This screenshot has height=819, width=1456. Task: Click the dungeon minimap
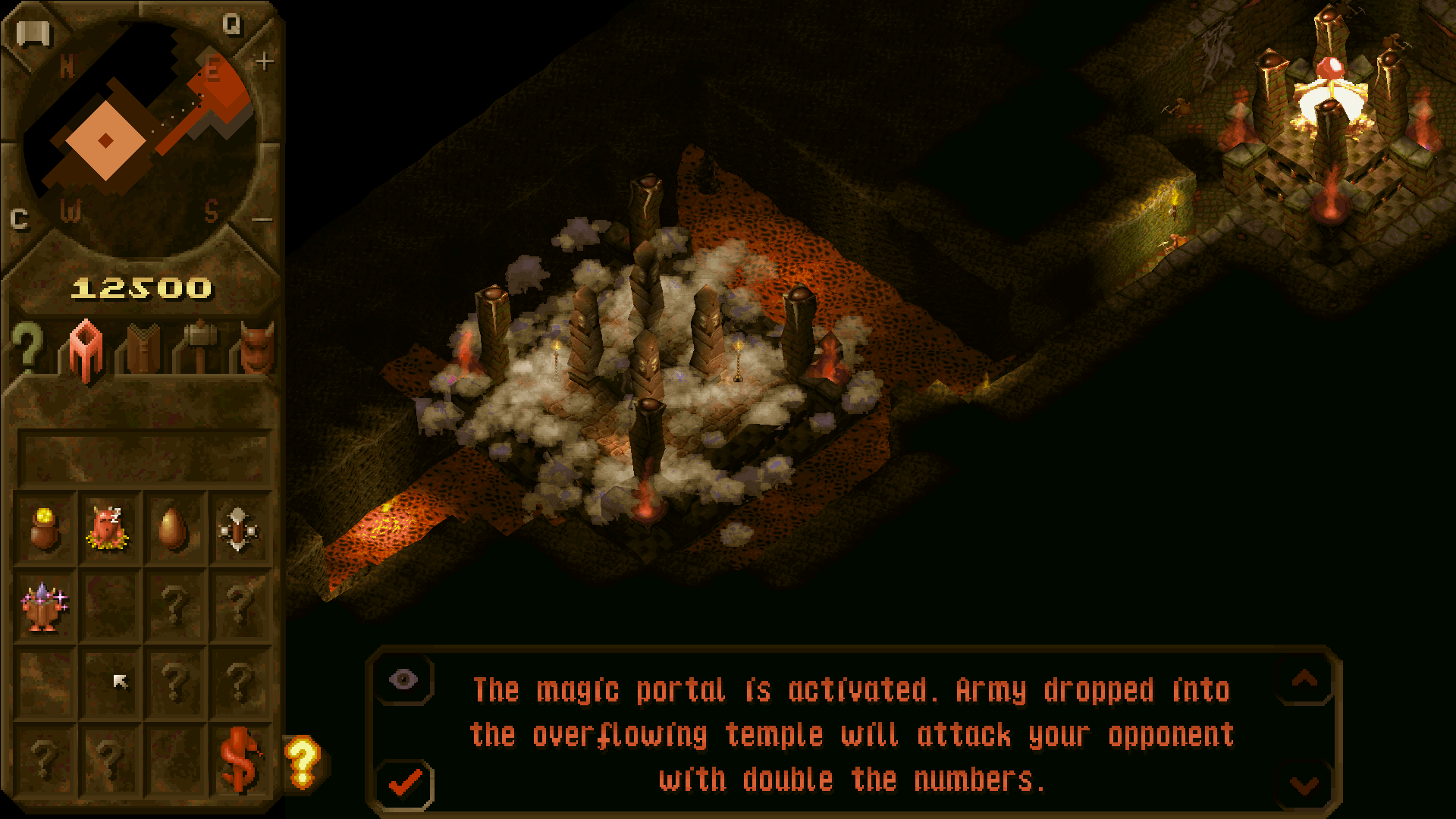point(140,140)
